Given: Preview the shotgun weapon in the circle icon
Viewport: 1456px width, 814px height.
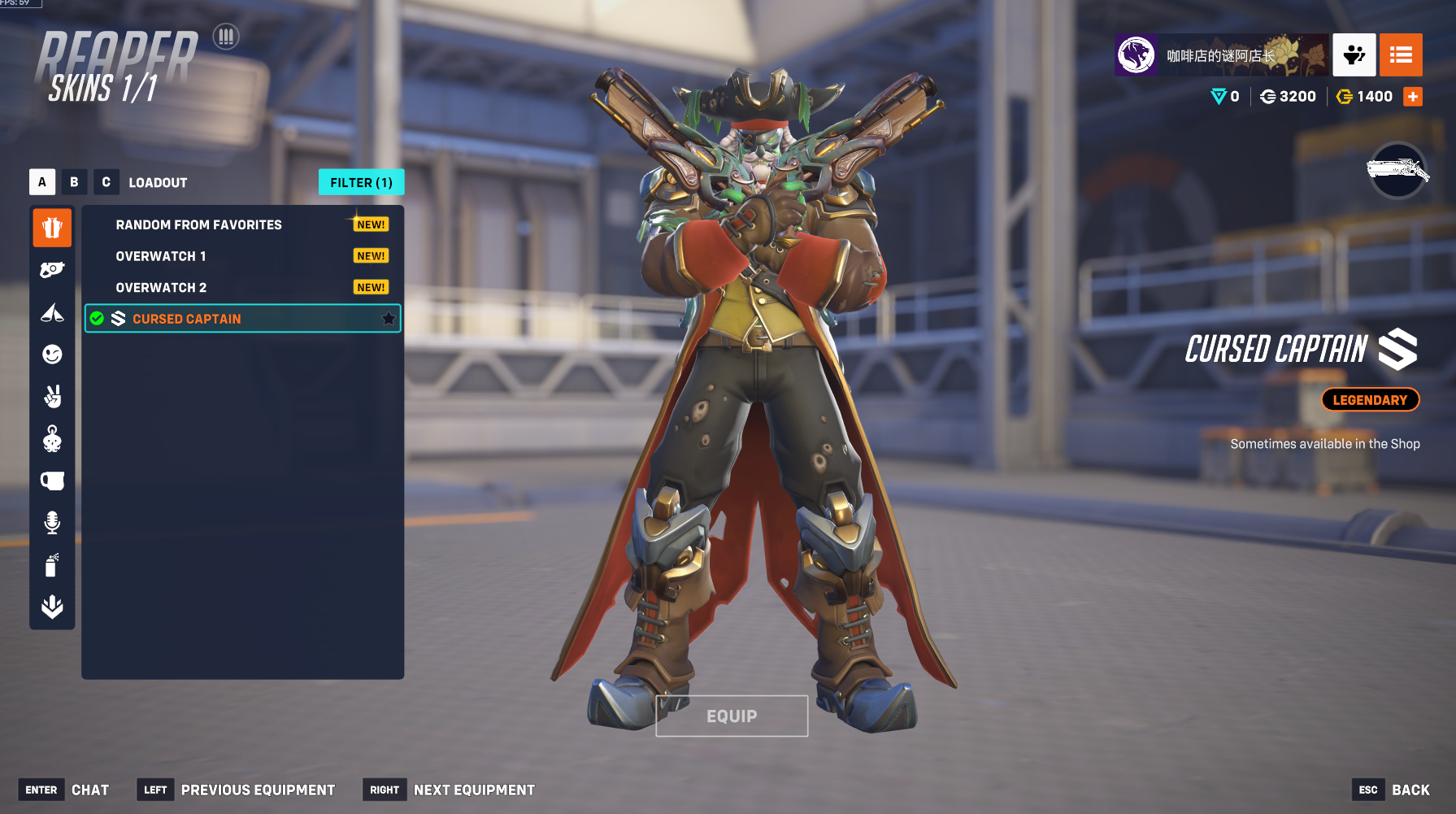Looking at the screenshot, I should coord(1397,171).
